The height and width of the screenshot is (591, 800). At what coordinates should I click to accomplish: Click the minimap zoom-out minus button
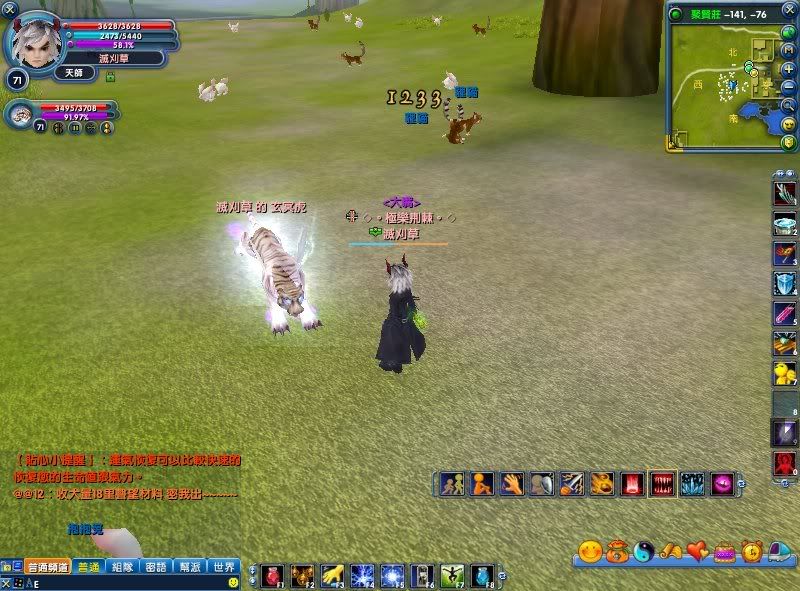789,86
